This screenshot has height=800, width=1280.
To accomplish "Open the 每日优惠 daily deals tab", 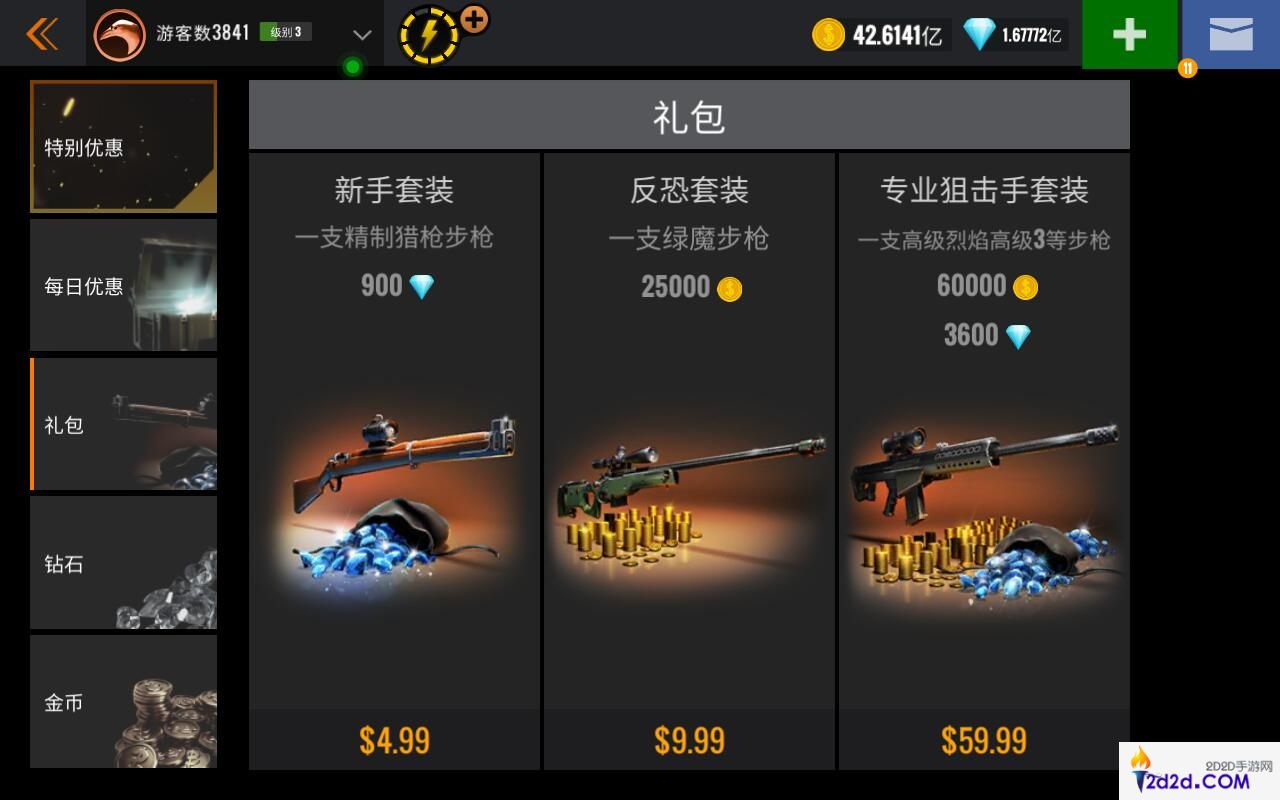I will click(124, 286).
